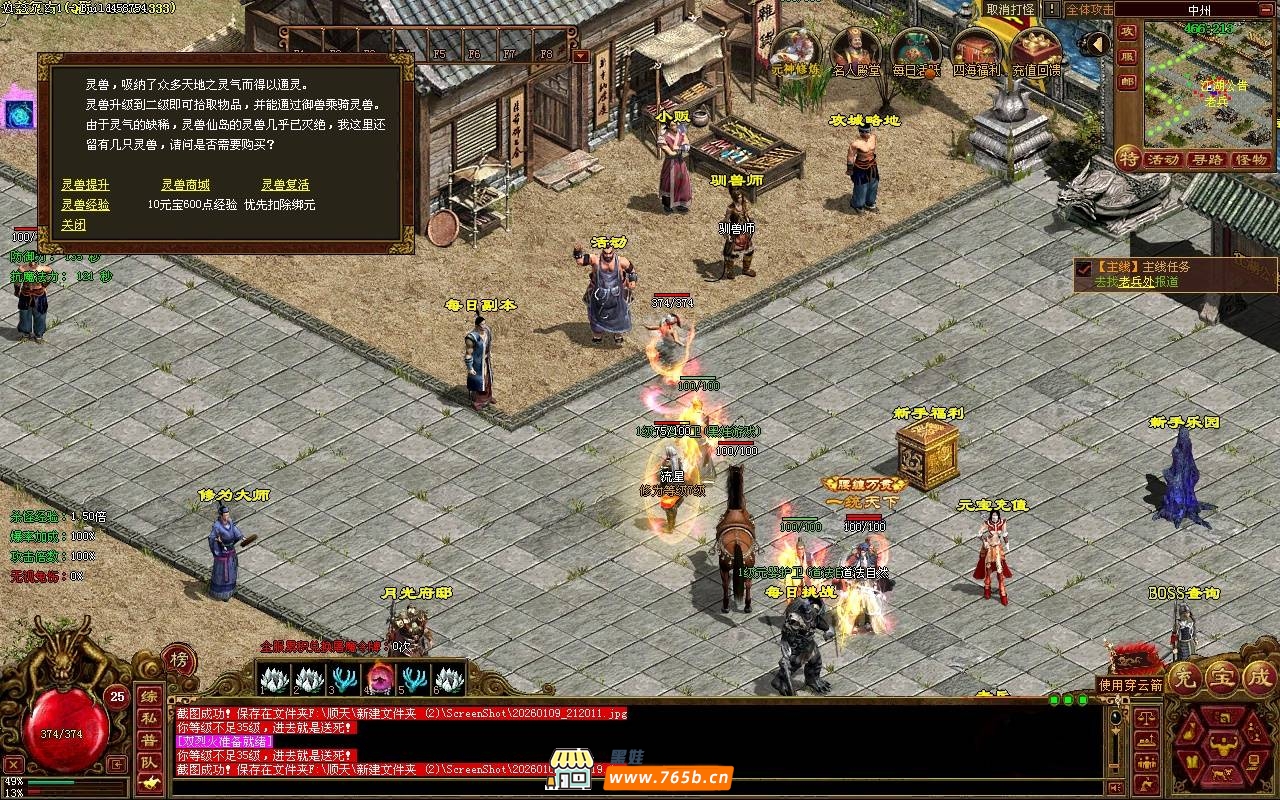The width and height of the screenshot is (1280, 800).
Task: Open the 活动 tab under the minimap
Action: coord(1162,160)
